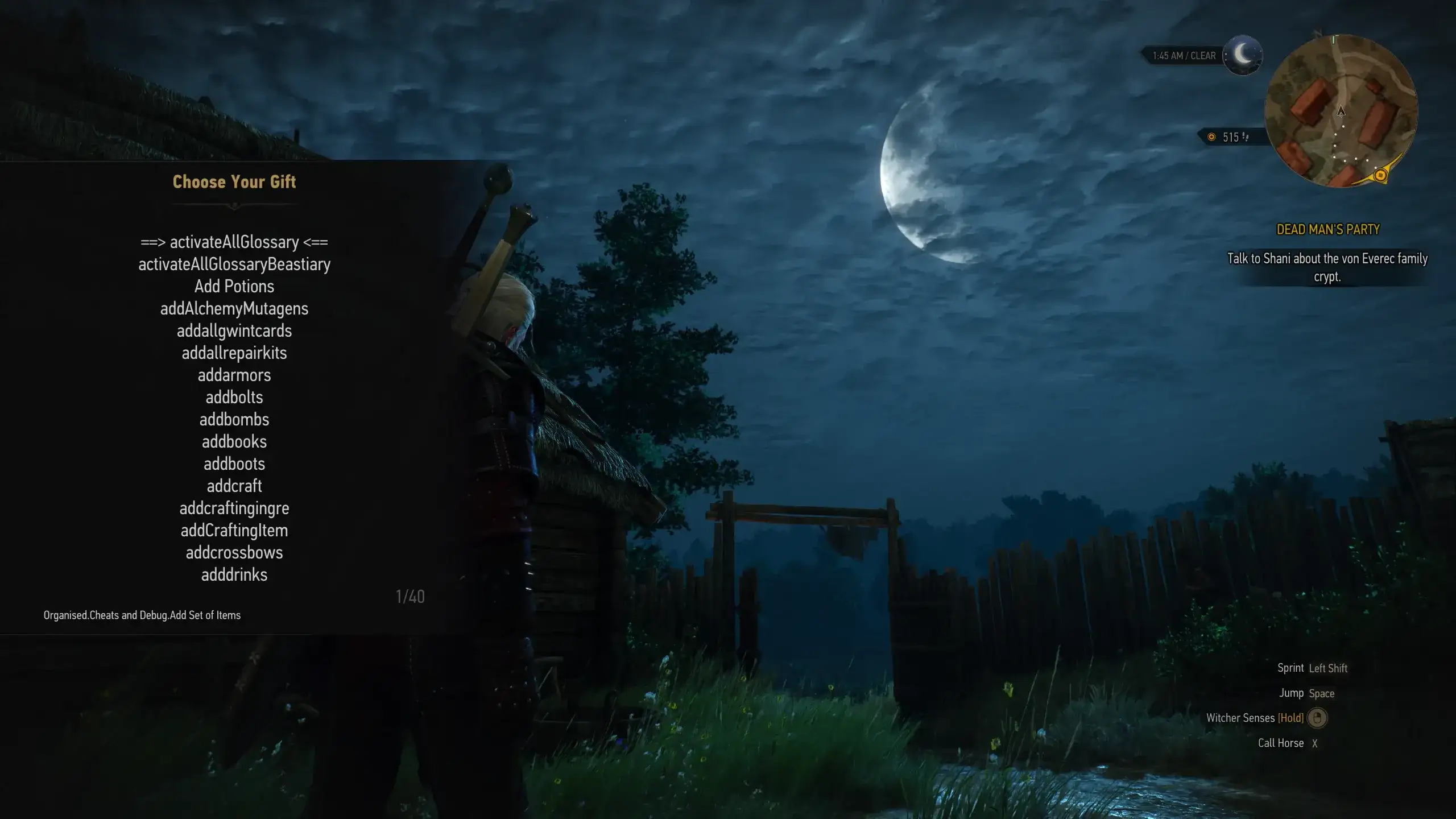Choose addAlchemyMutagens from the gift list

click(x=234, y=308)
